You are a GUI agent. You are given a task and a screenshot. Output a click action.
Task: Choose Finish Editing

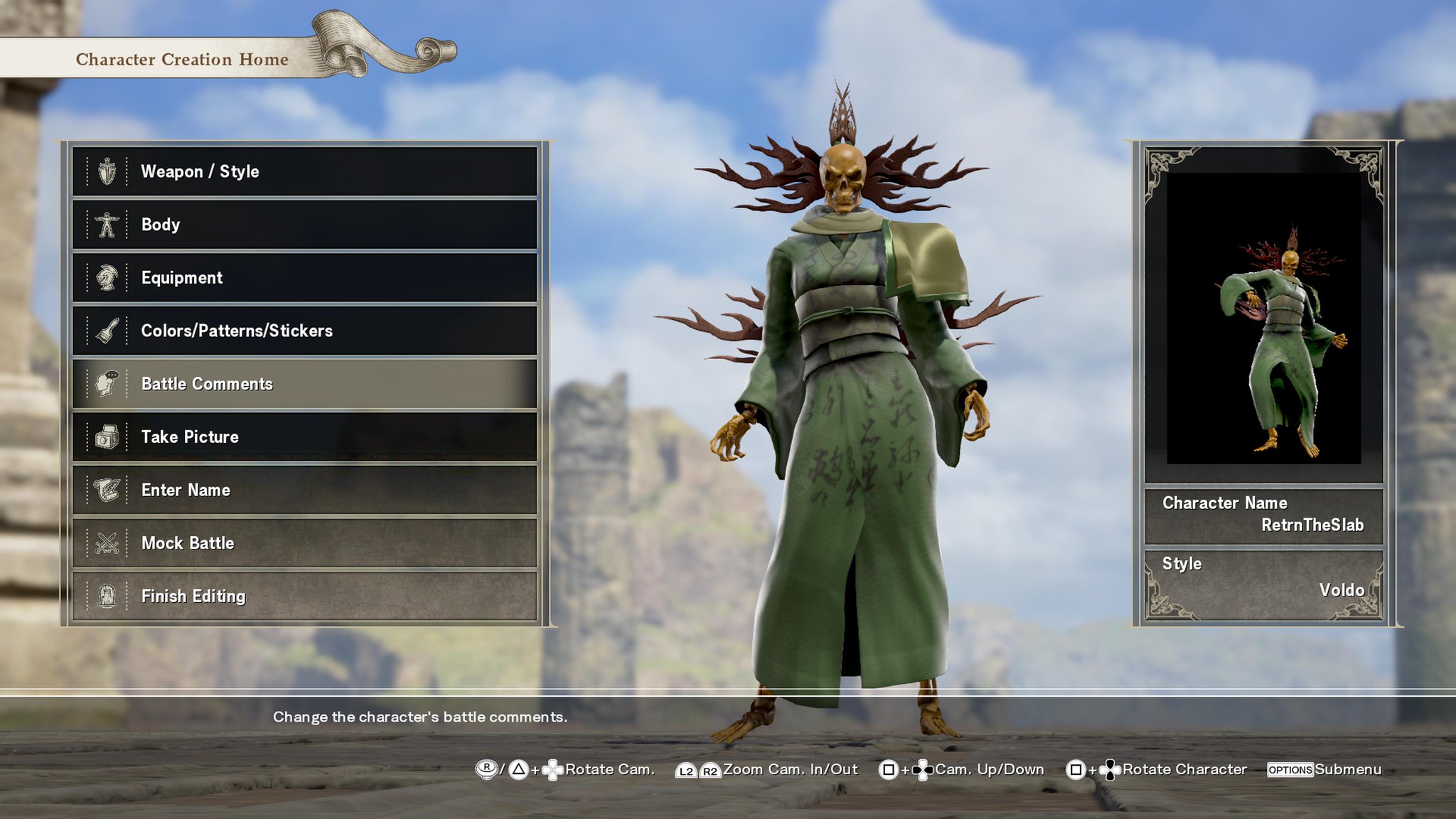pyautogui.click(x=304, y=596)
